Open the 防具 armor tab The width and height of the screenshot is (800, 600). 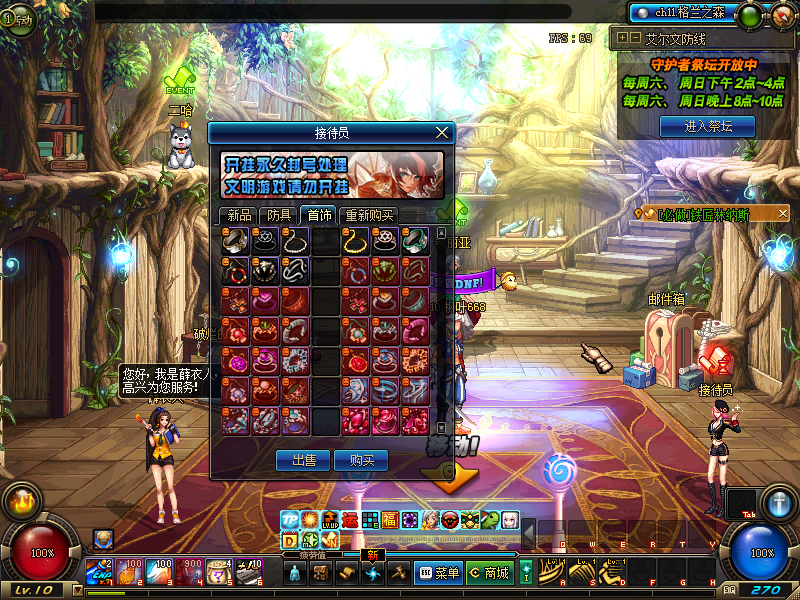(280, 215)
